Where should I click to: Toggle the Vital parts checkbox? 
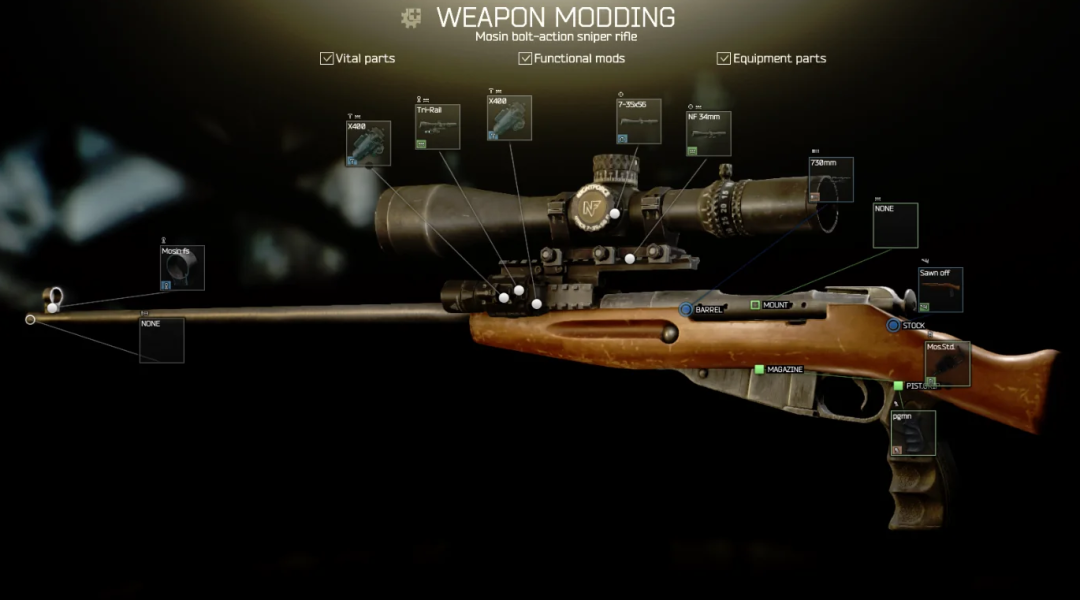coord(327,59)
